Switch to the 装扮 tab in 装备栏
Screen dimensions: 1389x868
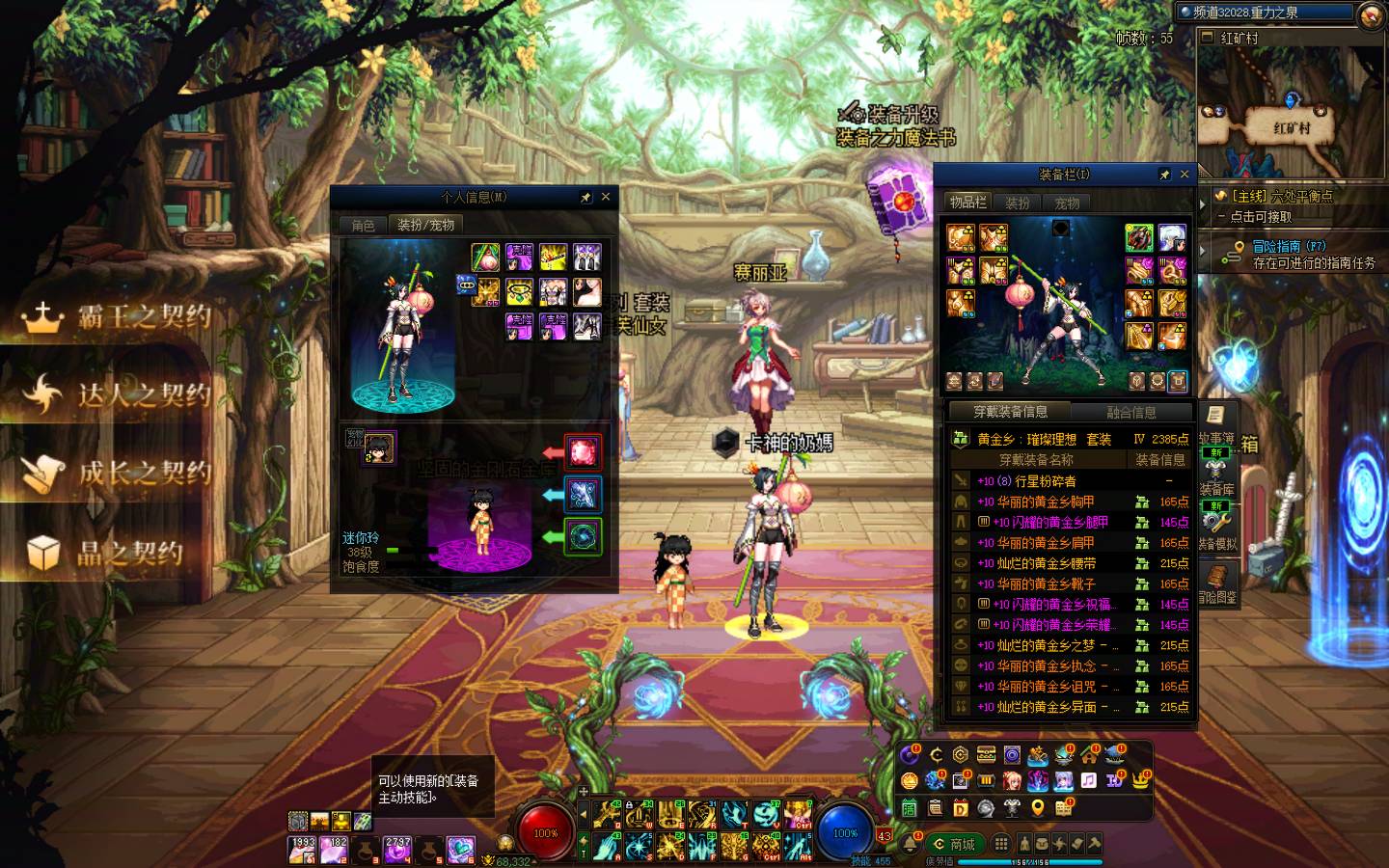[x=1018, y=203]
